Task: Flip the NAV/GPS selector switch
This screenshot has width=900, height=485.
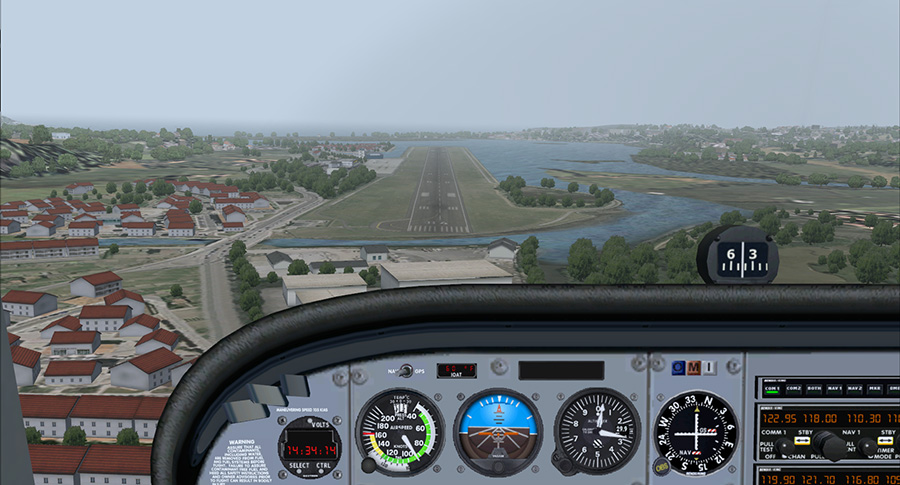Action: (x=404, y=371)
